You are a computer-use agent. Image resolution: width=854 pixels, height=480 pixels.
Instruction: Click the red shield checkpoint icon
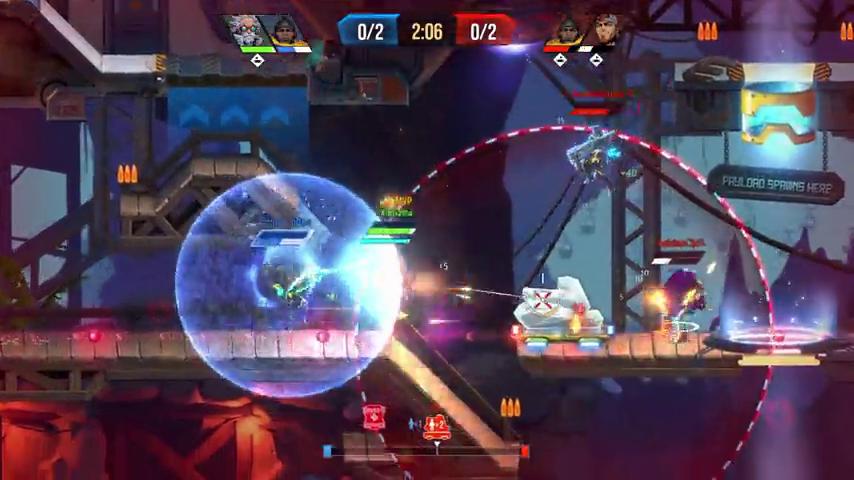pos(374,417)
